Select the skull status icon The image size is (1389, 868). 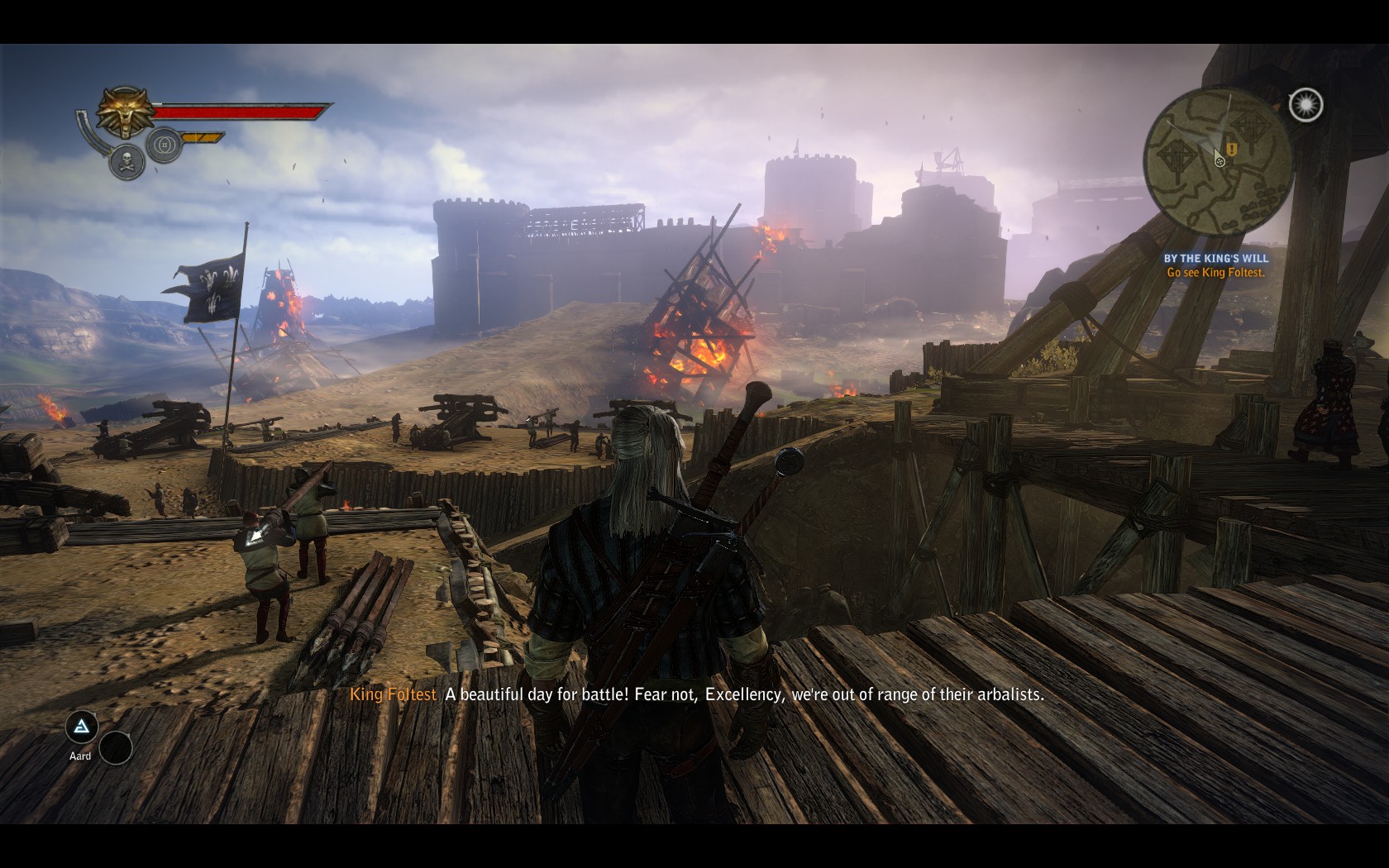[126, 160]
